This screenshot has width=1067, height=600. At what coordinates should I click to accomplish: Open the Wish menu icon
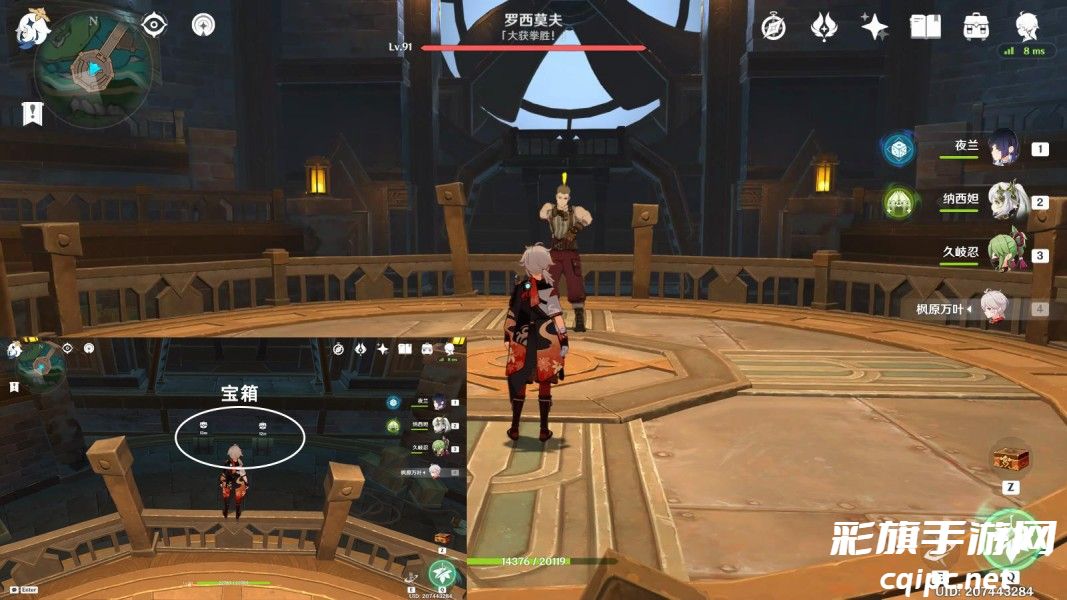pyautogui.click(x=823, y=27)
